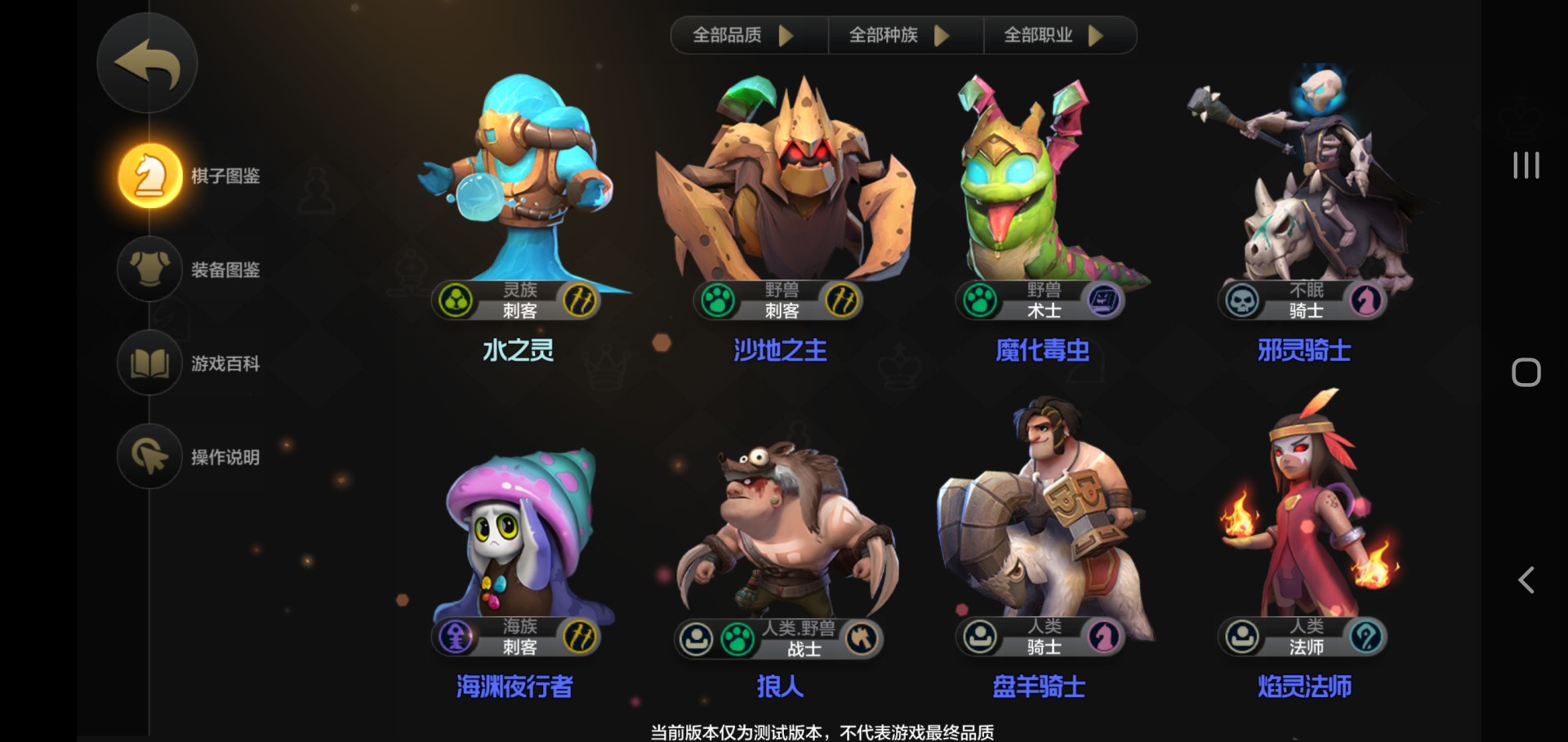
Task: Switch to the 装备图鉴 section
Action: coord(149,269)
